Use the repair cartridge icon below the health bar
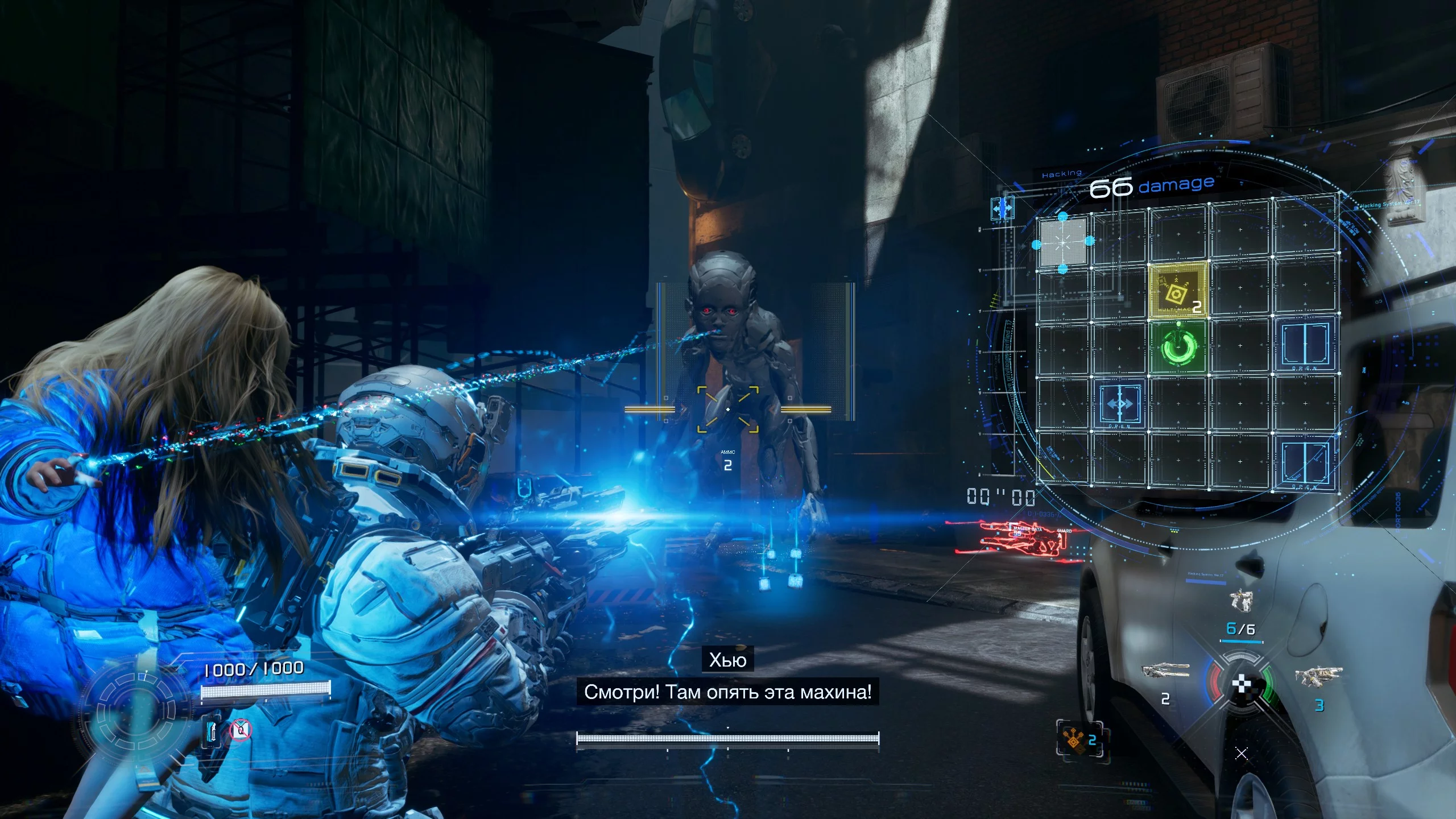The image size is (1456, 819). (x=213, y=730)
